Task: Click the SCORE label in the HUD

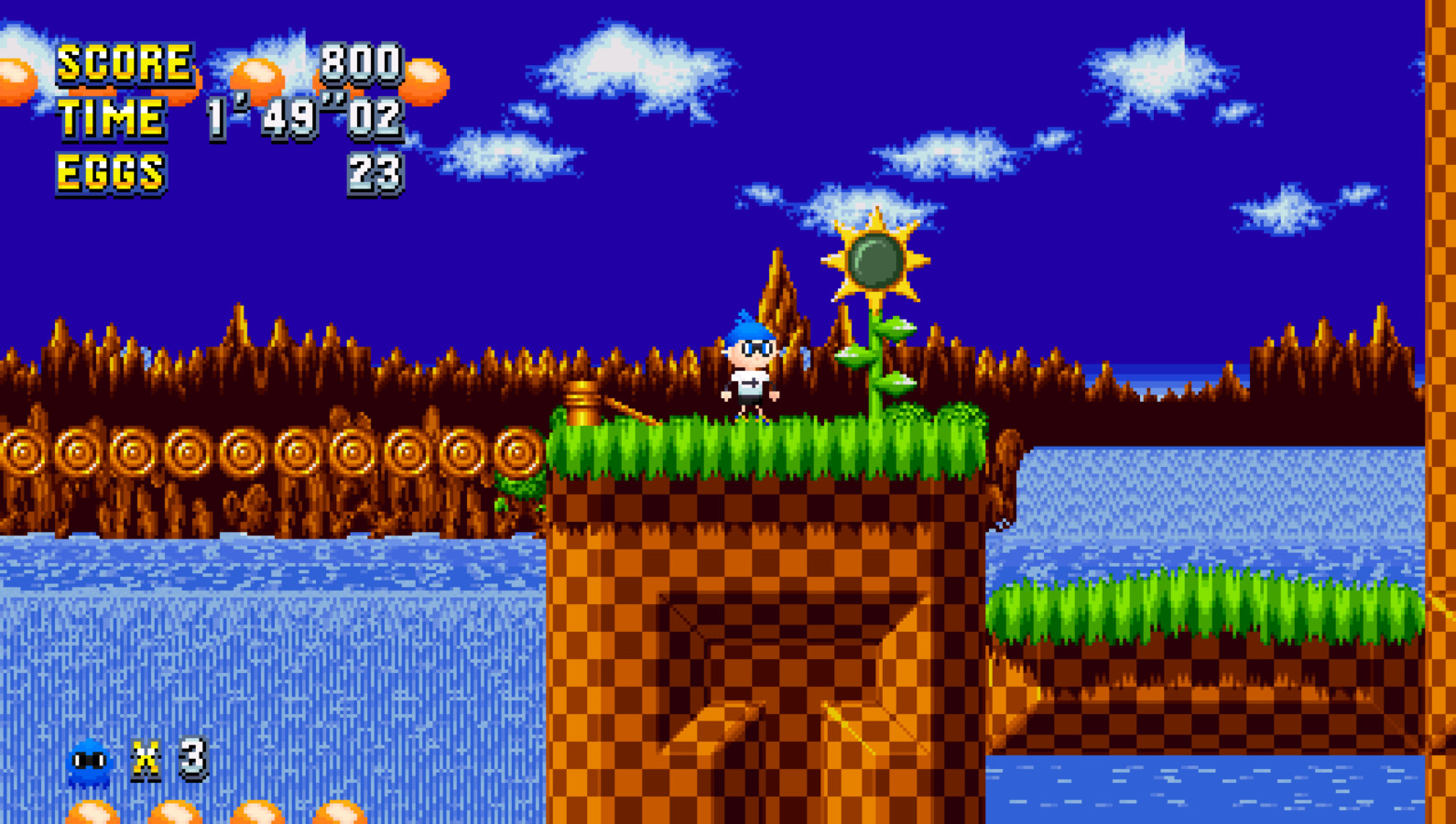Action: tap(124, 64)
